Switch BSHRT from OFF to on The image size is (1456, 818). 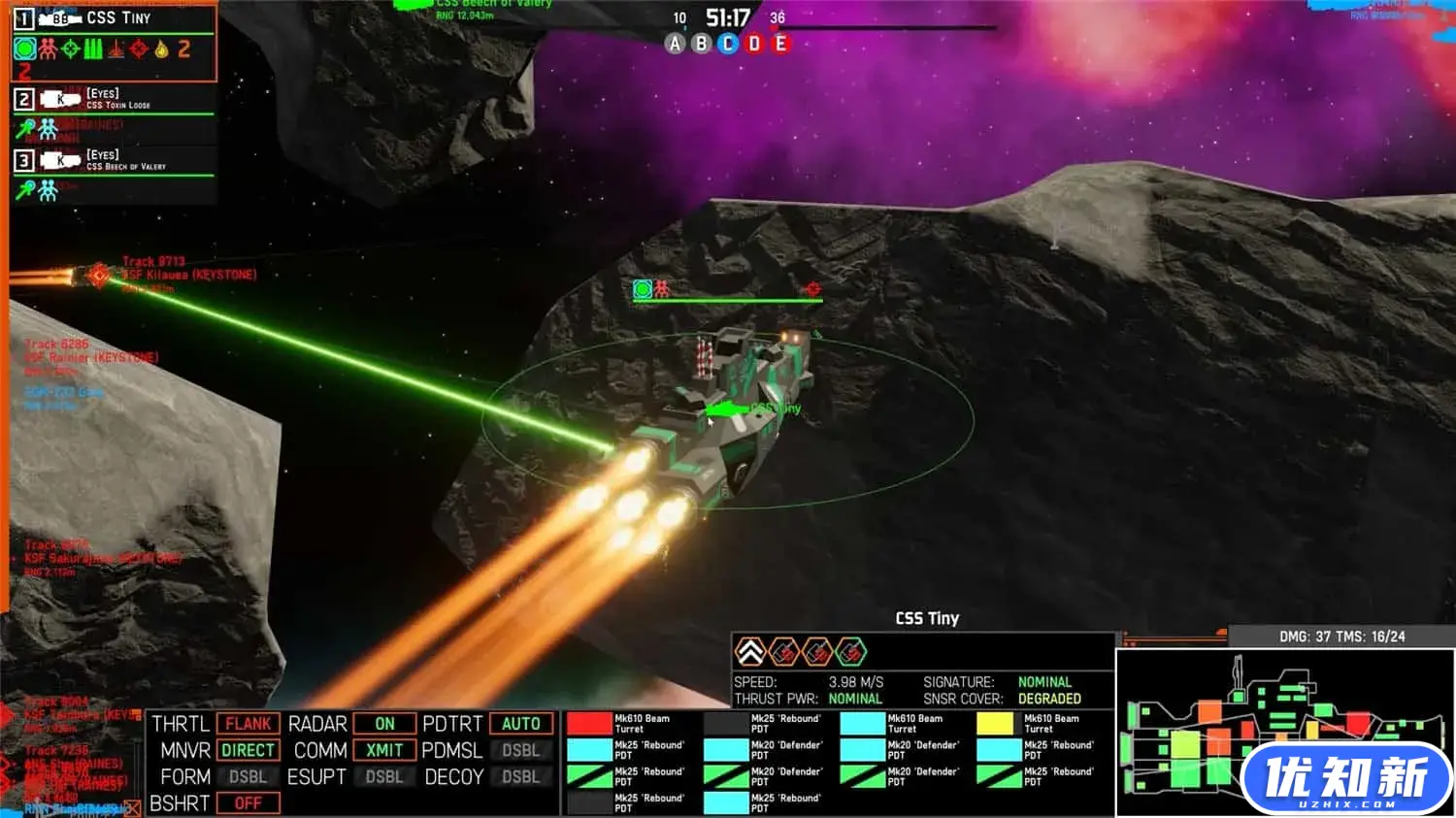pos(248,802)
